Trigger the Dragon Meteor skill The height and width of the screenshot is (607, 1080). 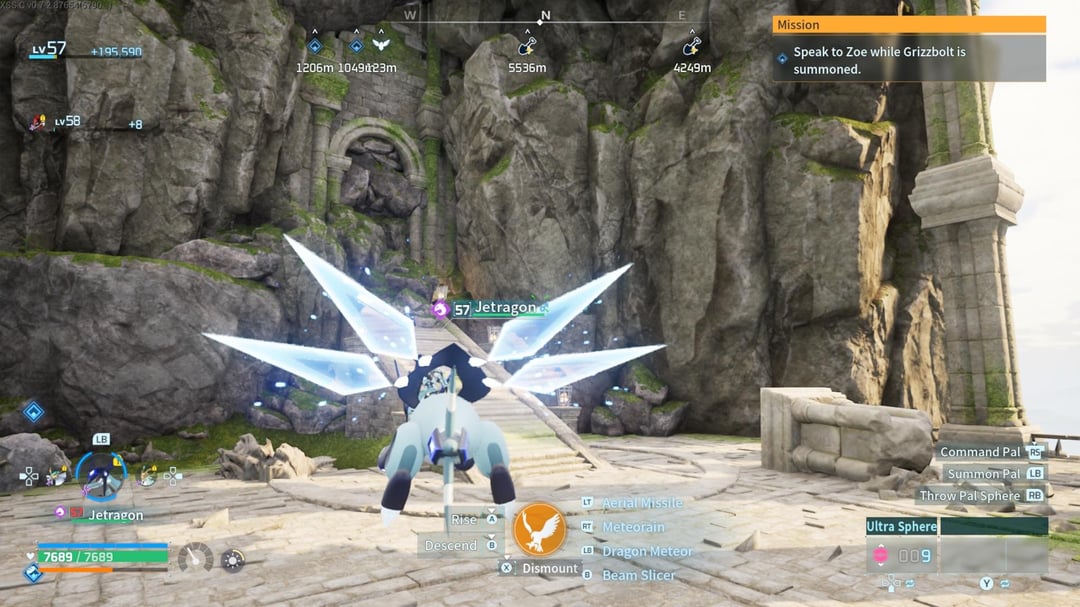click(647, 551)
